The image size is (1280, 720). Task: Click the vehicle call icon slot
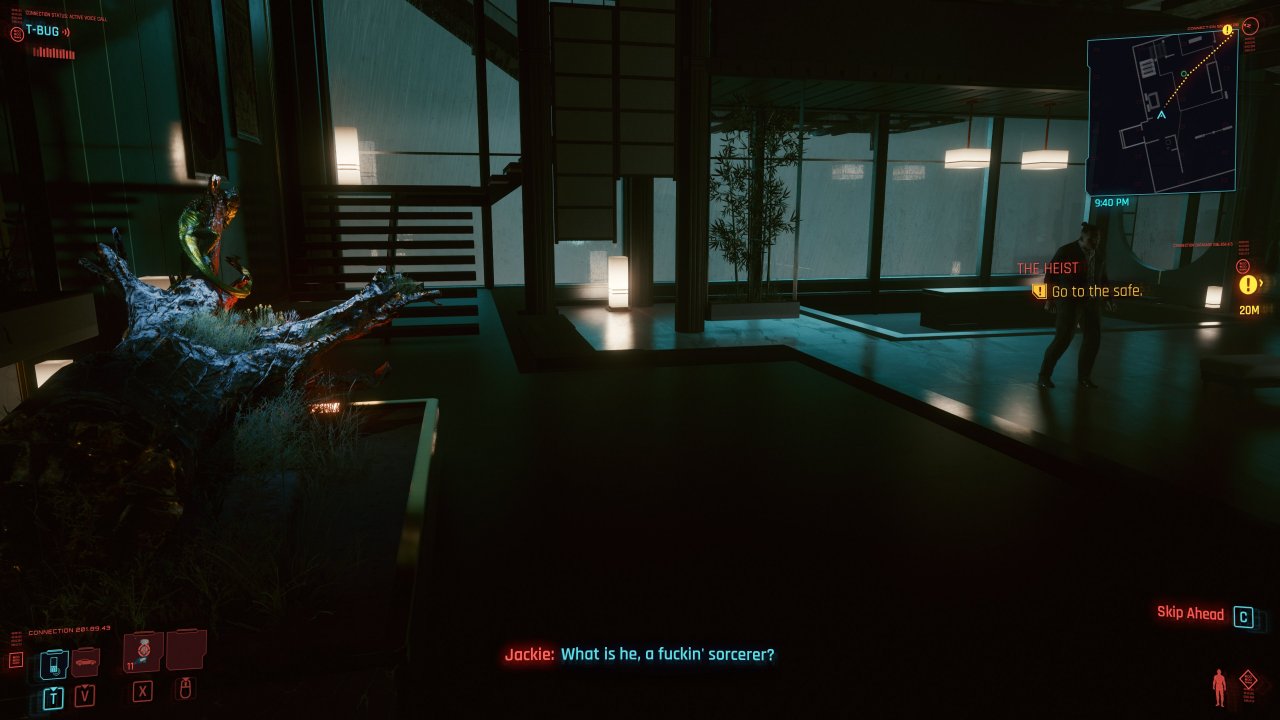click(85, 663)
